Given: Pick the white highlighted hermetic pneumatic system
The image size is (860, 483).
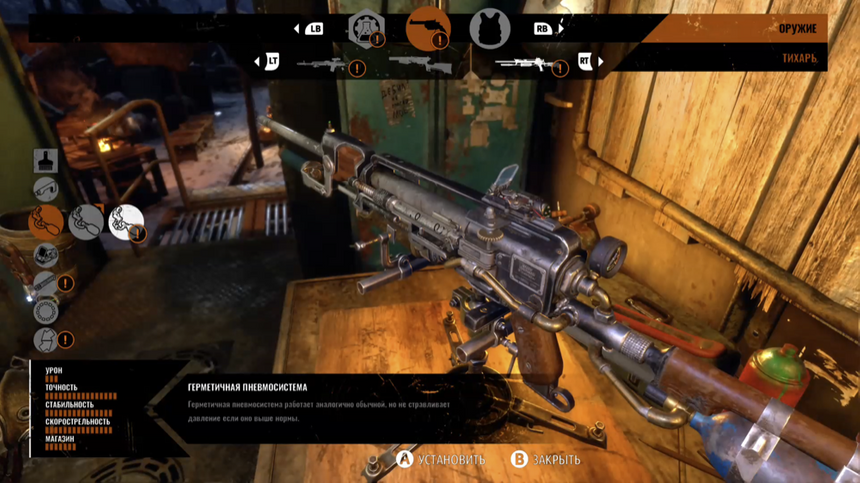Looking at the screenshot, I should [x=126, y=222].
